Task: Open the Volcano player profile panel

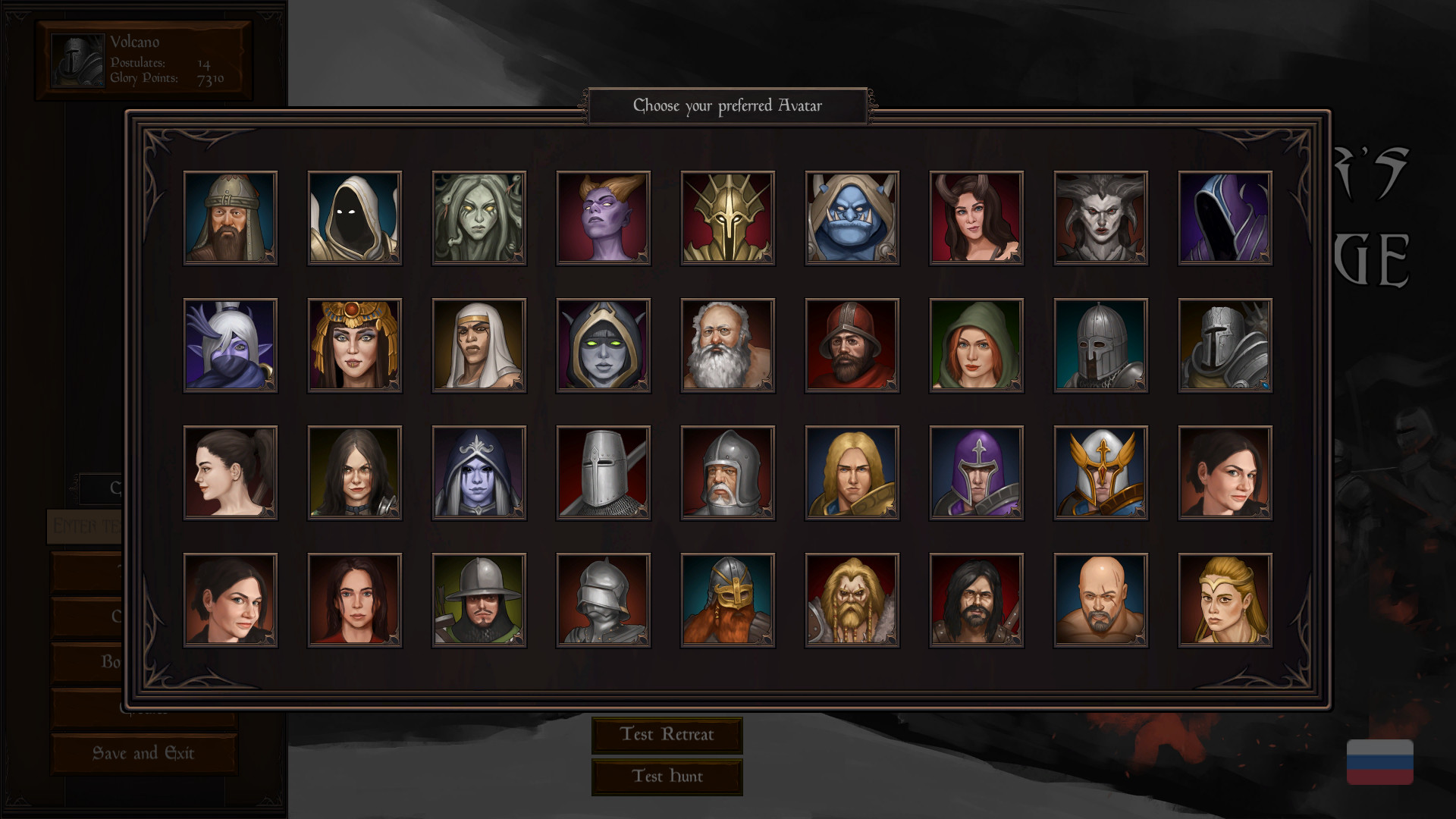Action: click(143, 61)
